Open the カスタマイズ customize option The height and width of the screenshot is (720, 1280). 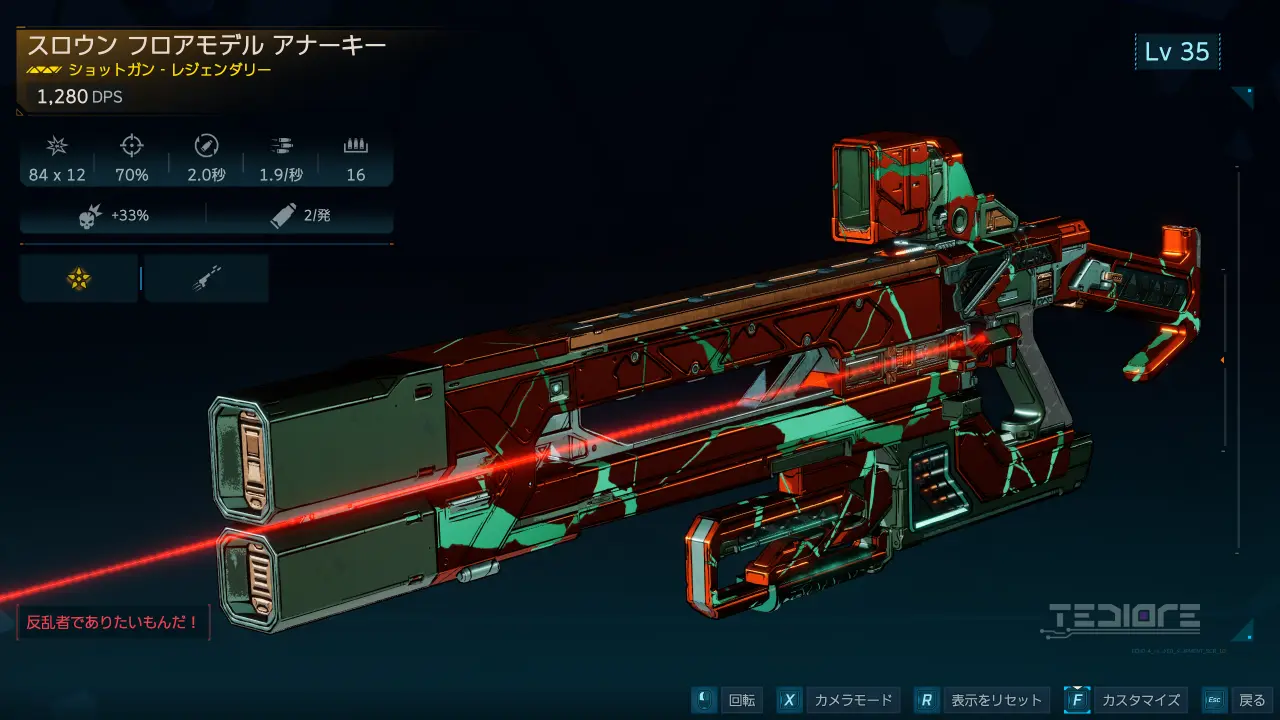coord(1125,700)
